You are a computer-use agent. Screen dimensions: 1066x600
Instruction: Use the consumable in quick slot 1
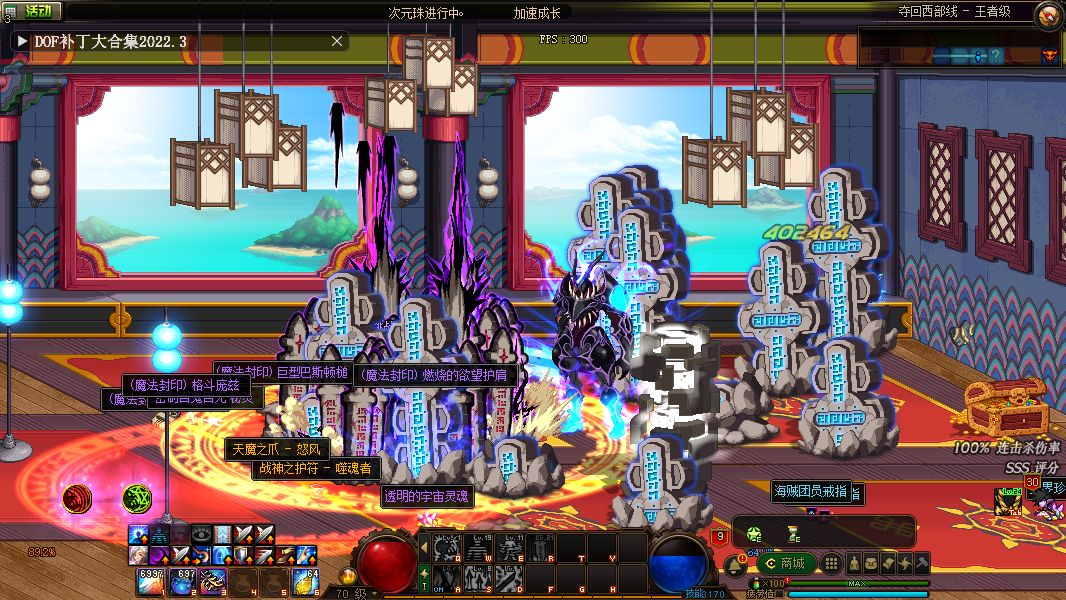(x=150, y=581)
